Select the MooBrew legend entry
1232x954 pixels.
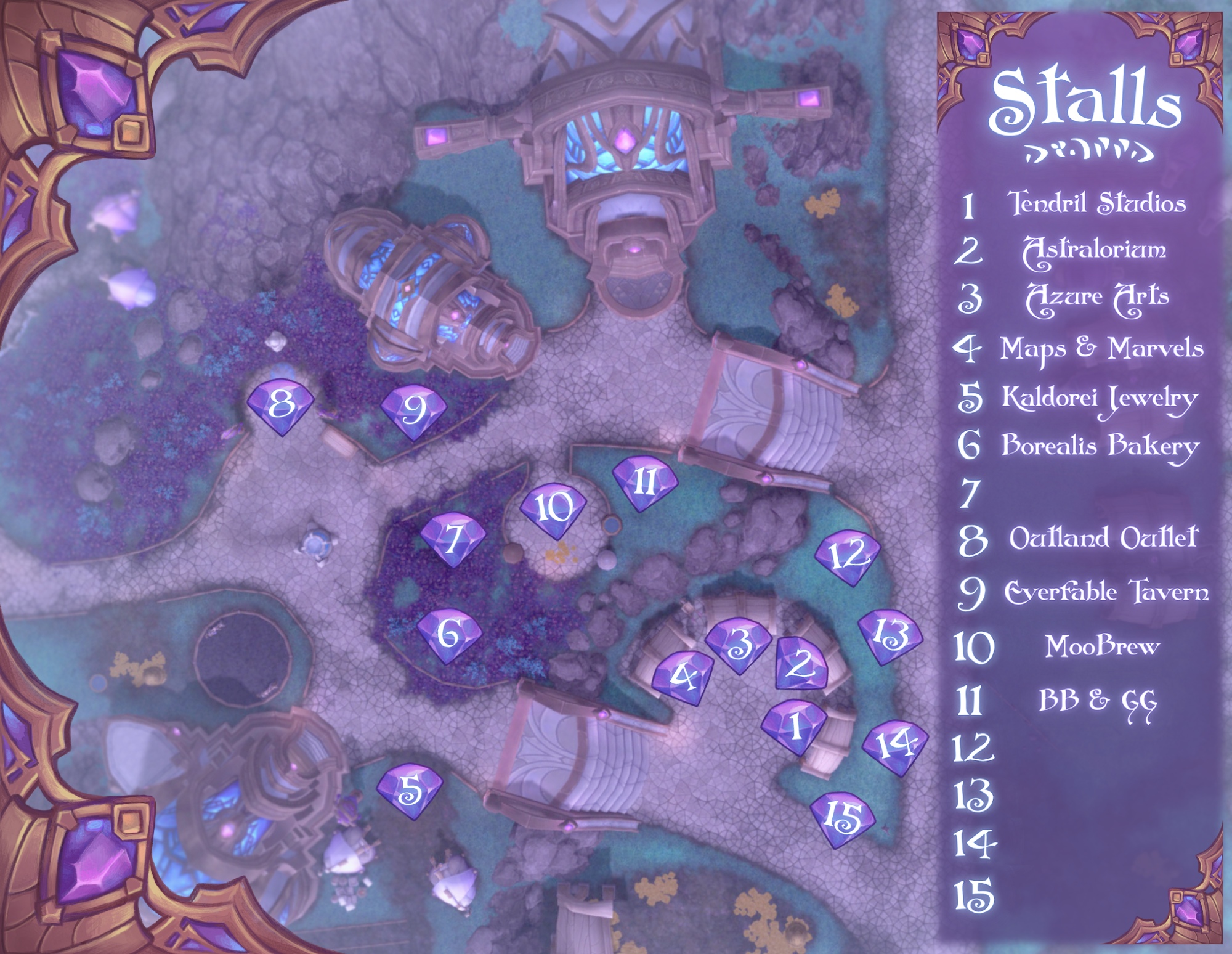[1102, 646]
